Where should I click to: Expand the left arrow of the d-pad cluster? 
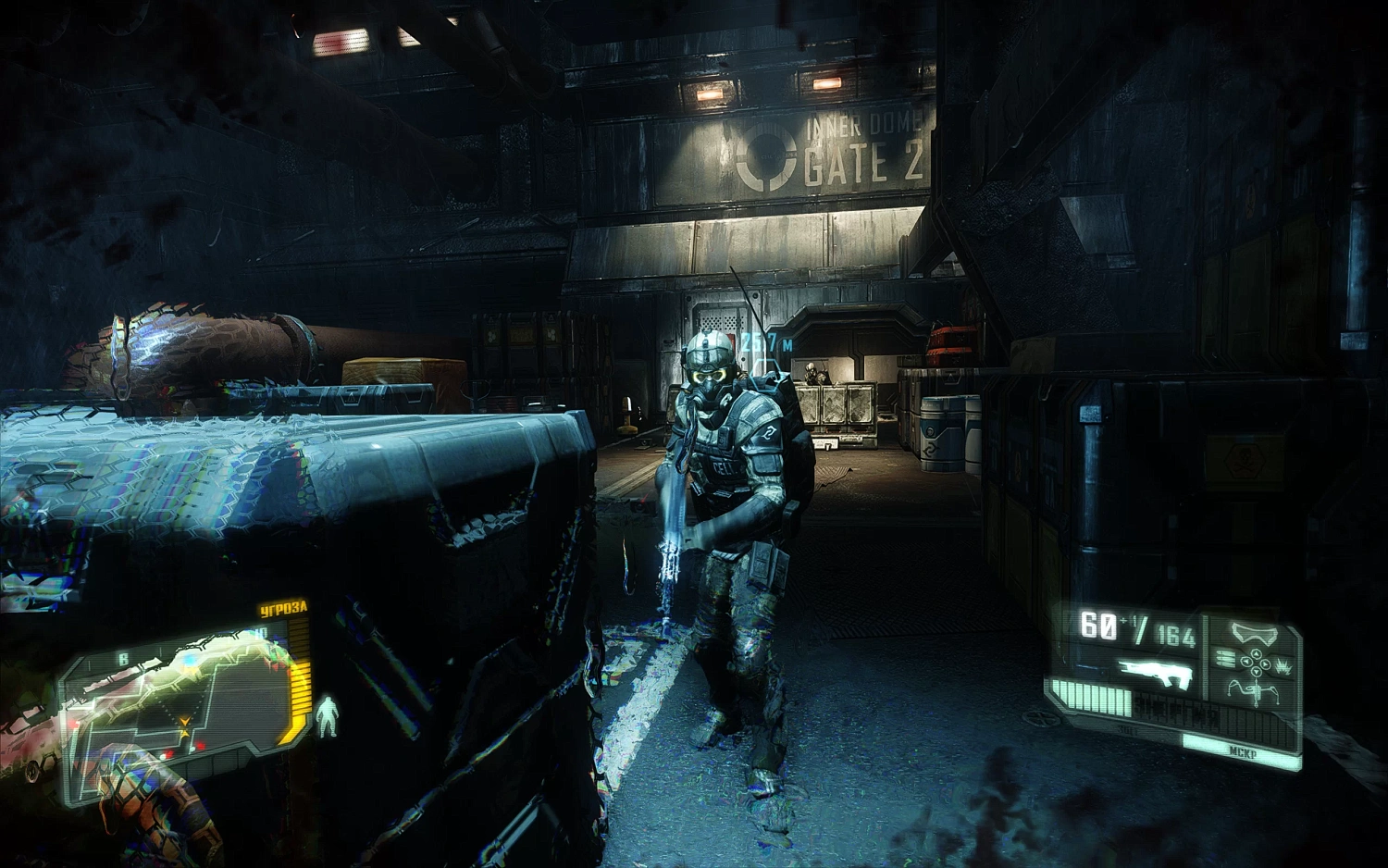click(x=1245, y=662)
